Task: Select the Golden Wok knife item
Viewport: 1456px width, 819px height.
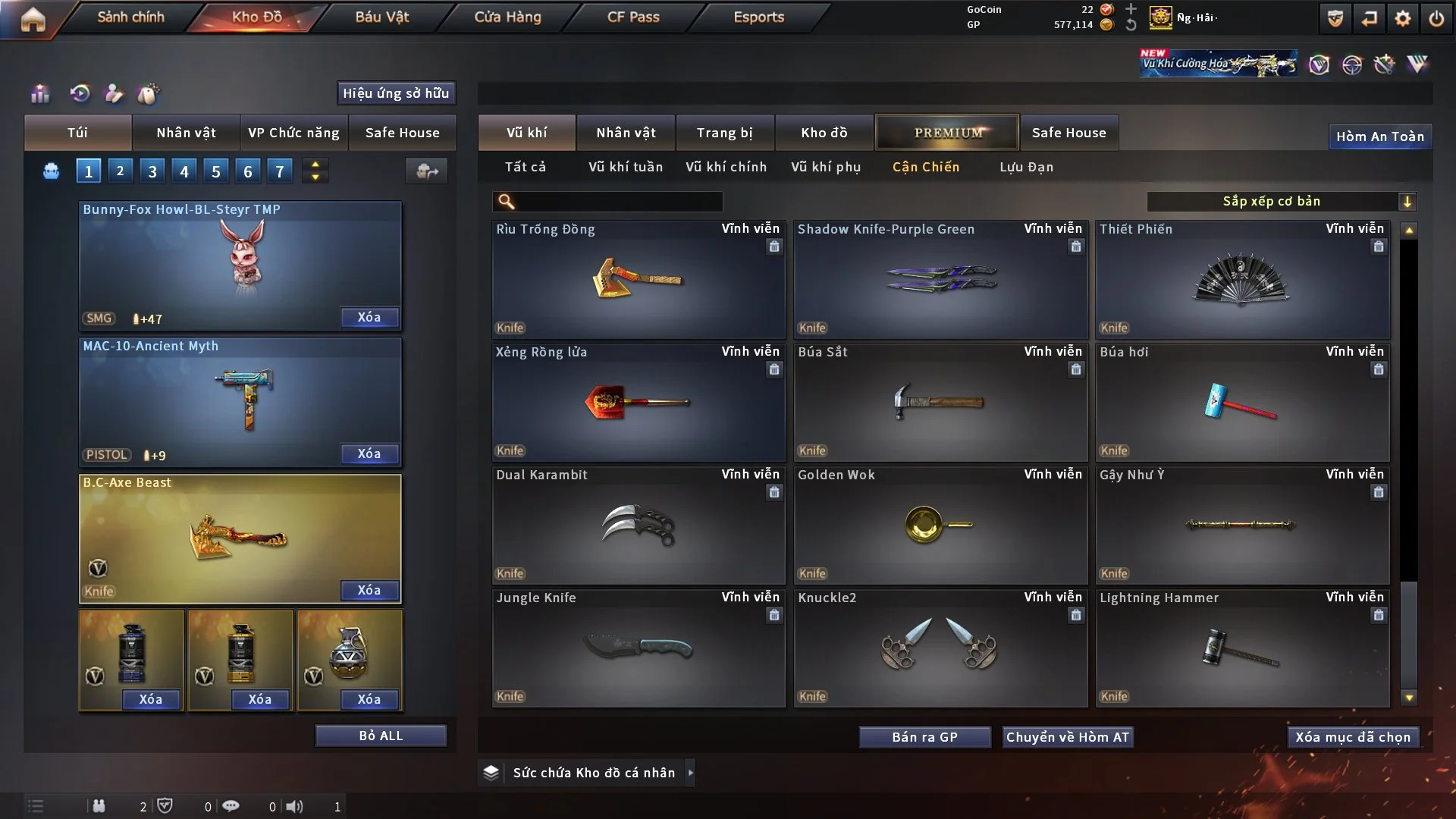Action: (x=940, y=525)
